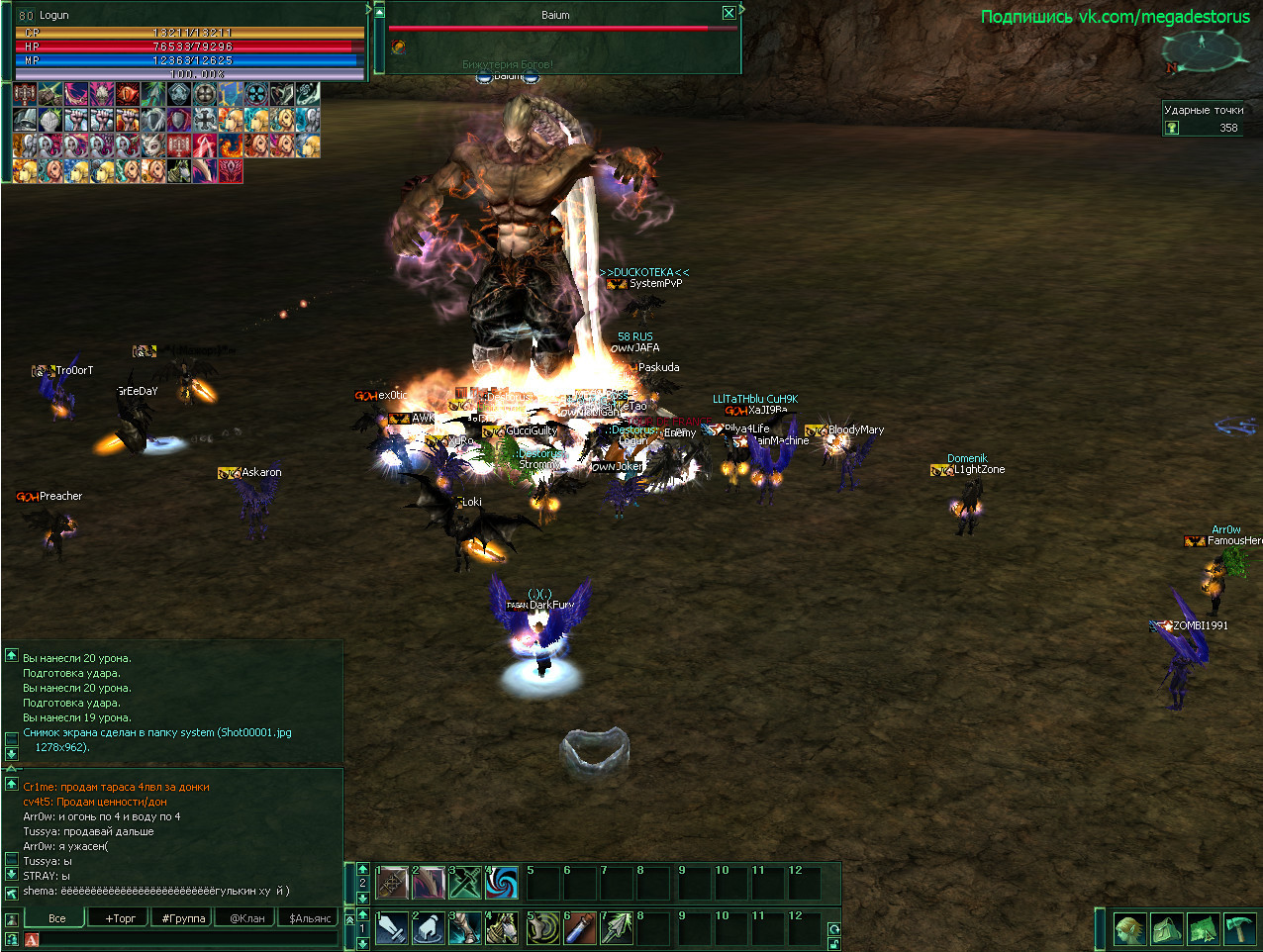This screenshot has height=952, width=1263.
Task: Toggle the hotbar lock icon
Action: [834, 944]
